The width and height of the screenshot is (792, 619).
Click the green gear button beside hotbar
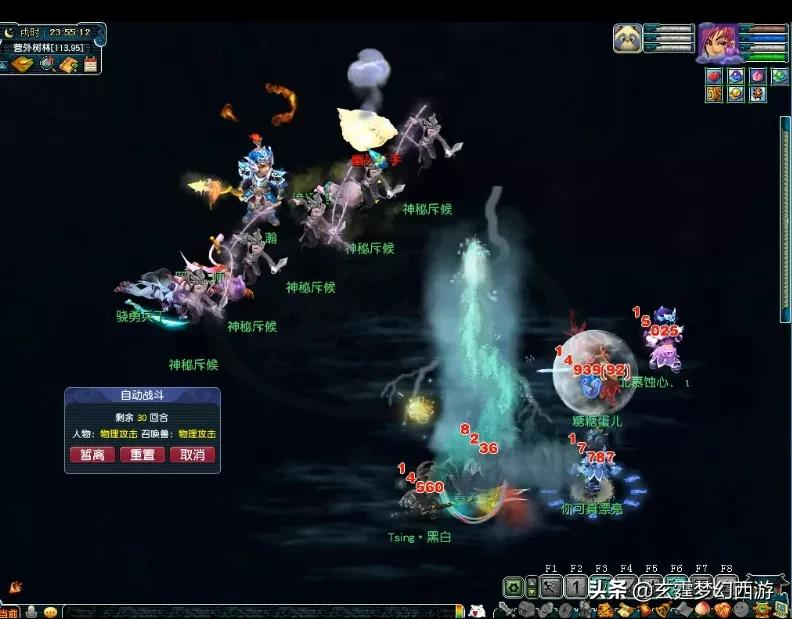[513, 588]
